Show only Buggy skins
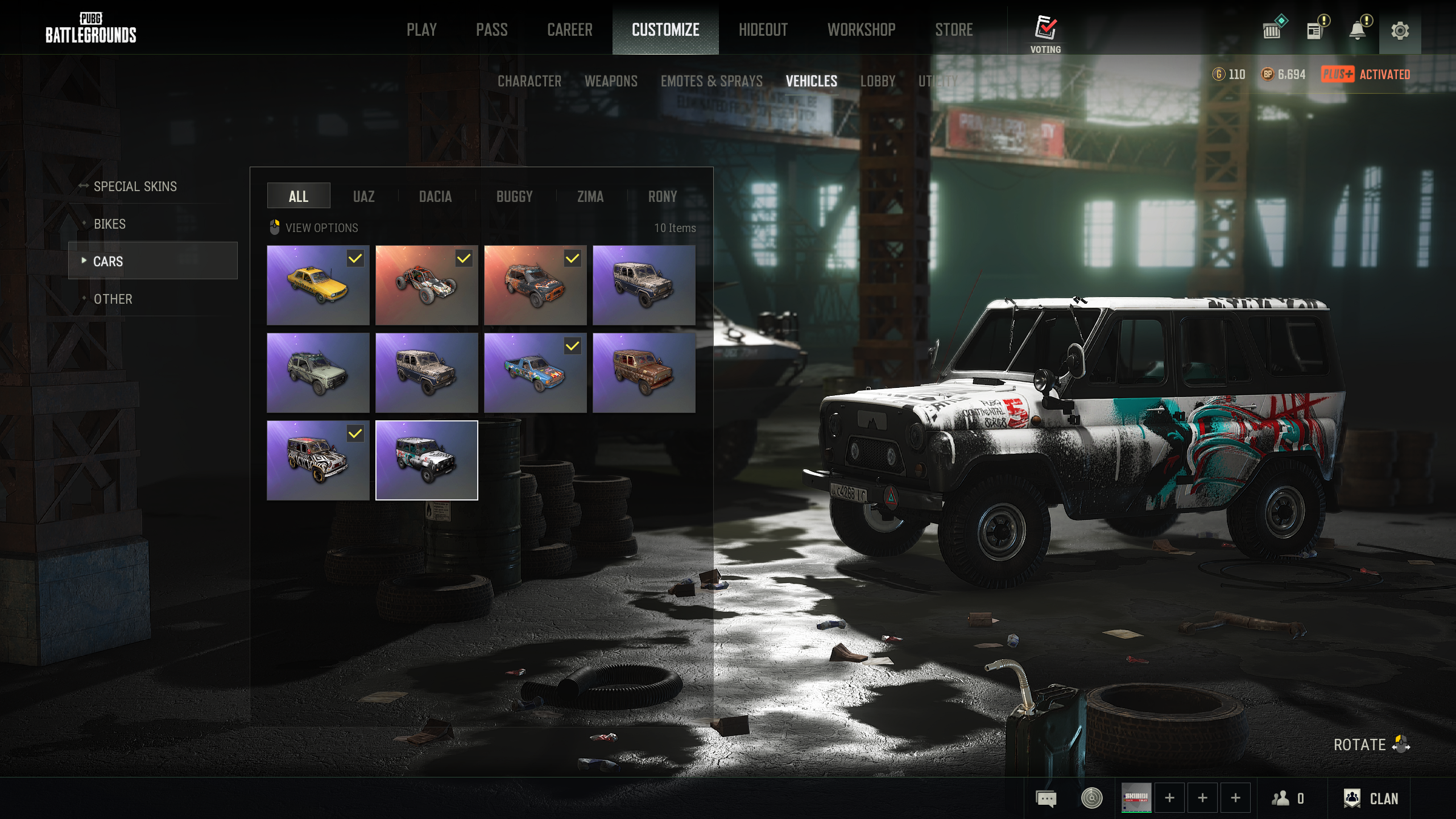This screenshot has height=819, width=1456. coord(514,197)
